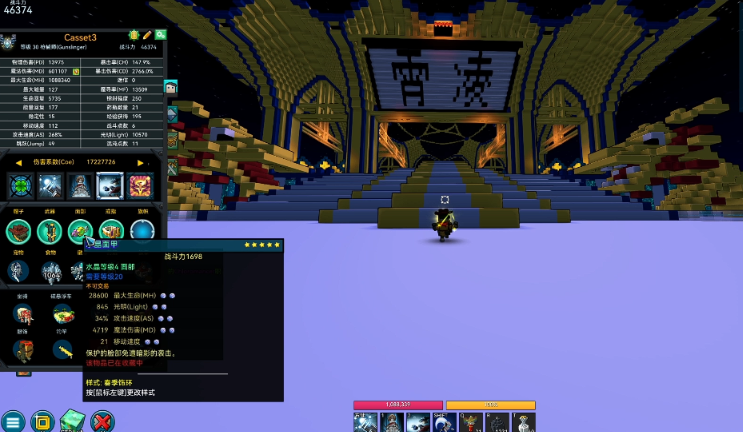Image resolution: width=743 pixels, height=432 pixels.
Task: Select the glowing blue ring slot
Action: [x=141, y=231]
